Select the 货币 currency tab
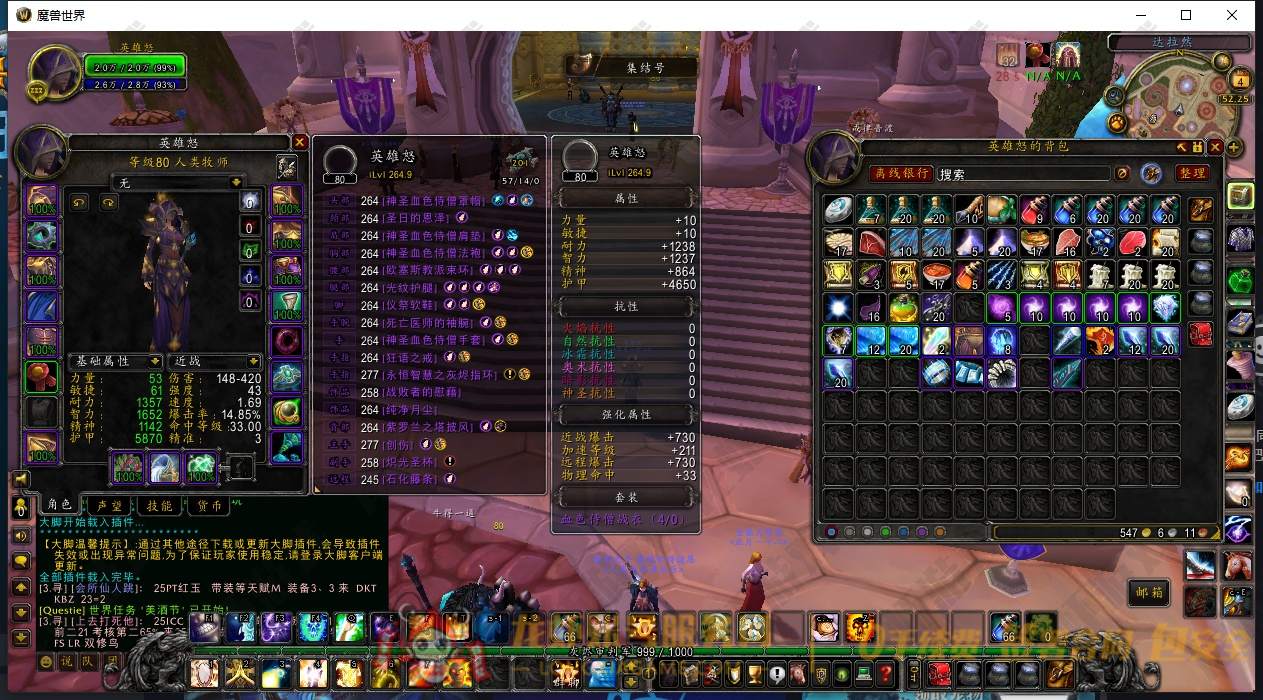The image size is (1263, 700). click(209, 506)
